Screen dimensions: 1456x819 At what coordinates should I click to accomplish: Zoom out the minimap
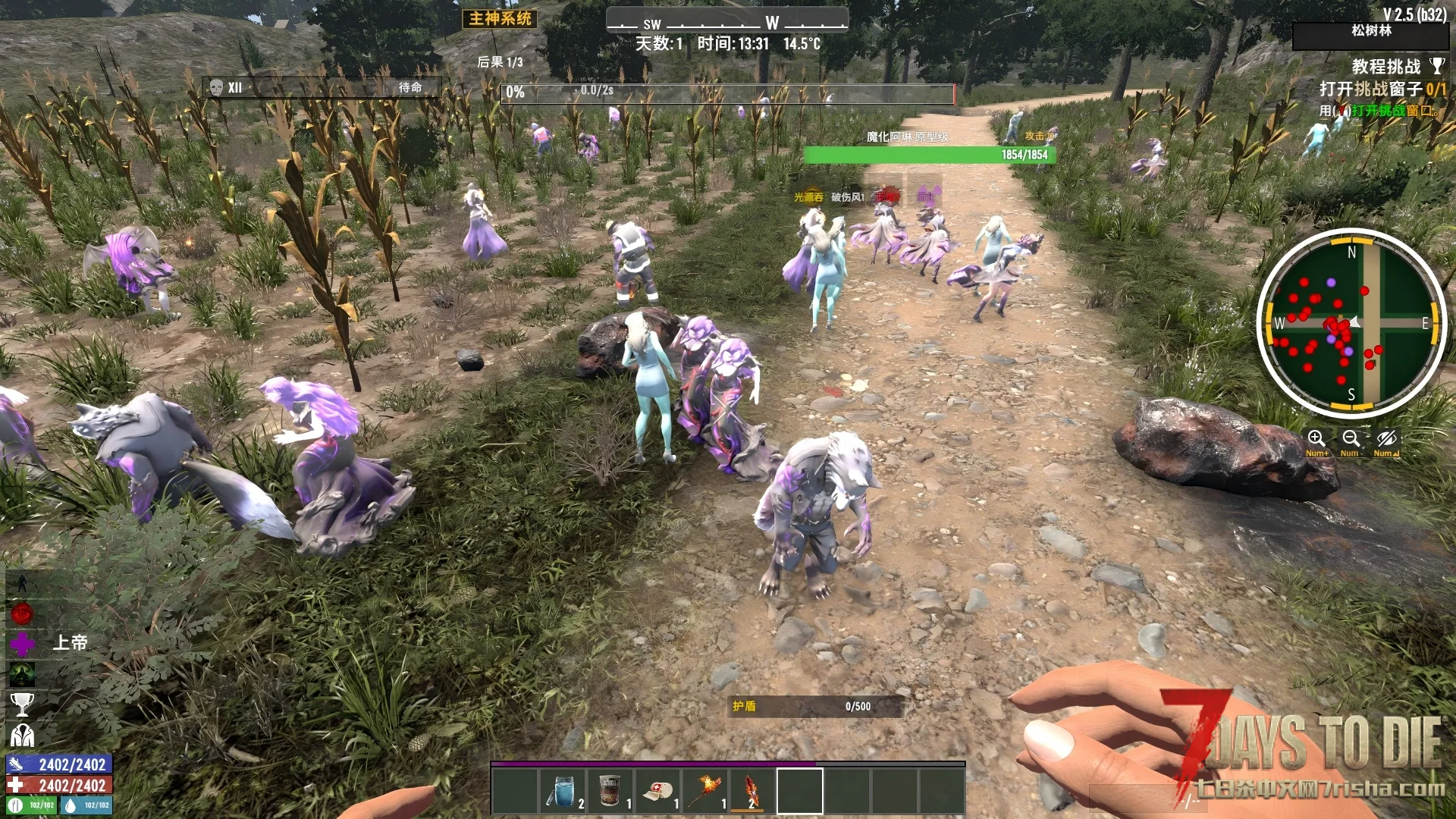1351,439
